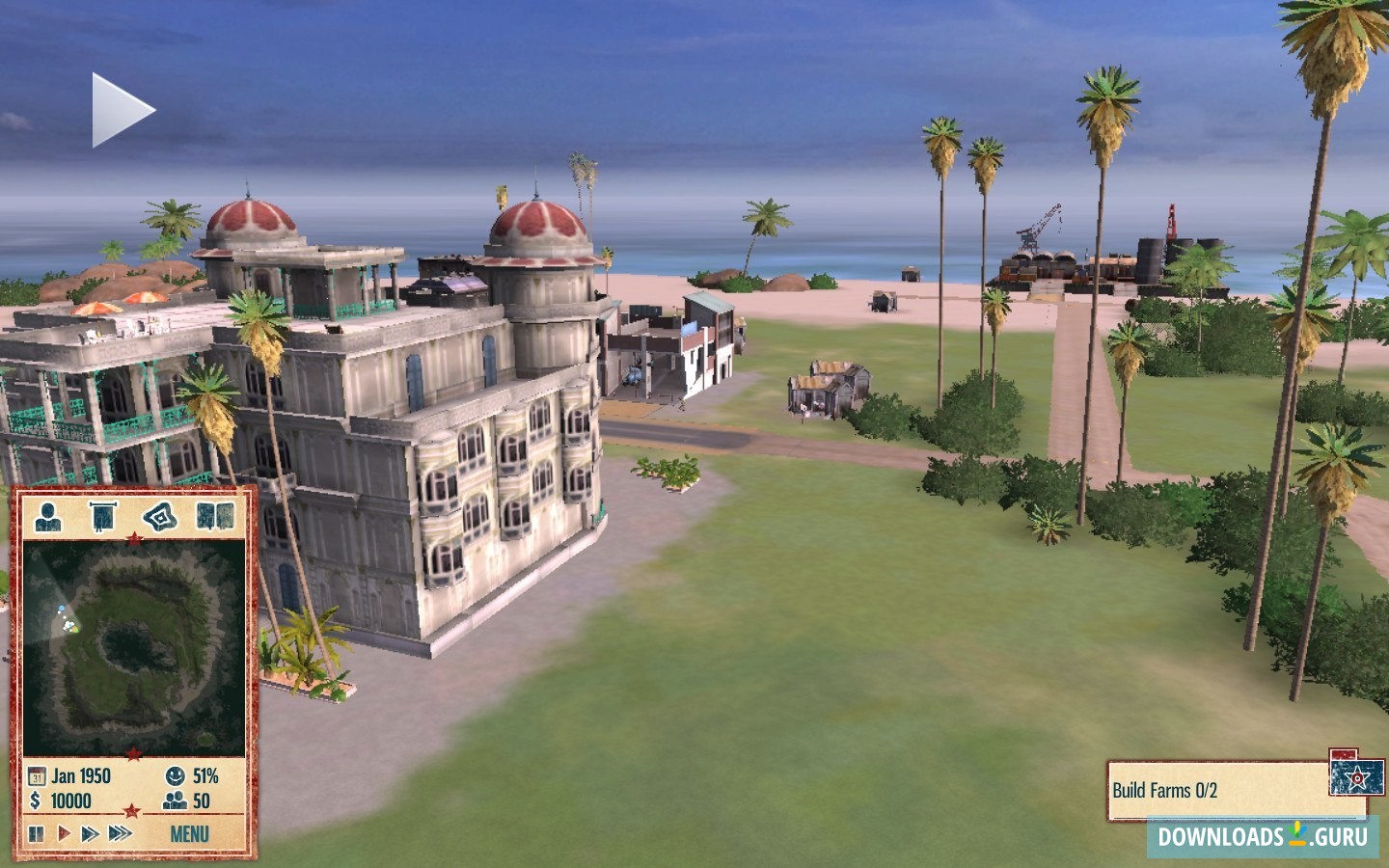Screen dimensions: 1389x868
Task: Click the island minimap
Action: [133, 646]
